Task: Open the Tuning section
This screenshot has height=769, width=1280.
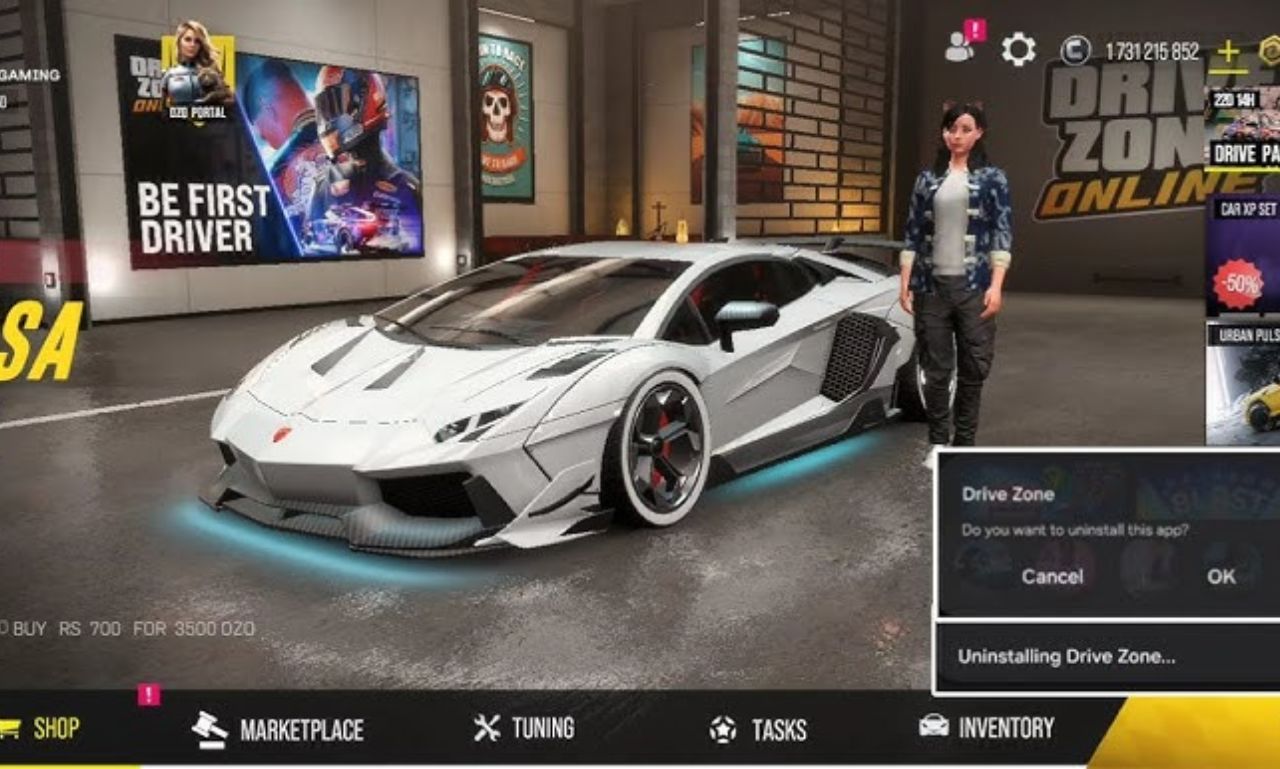Action: 524,728
